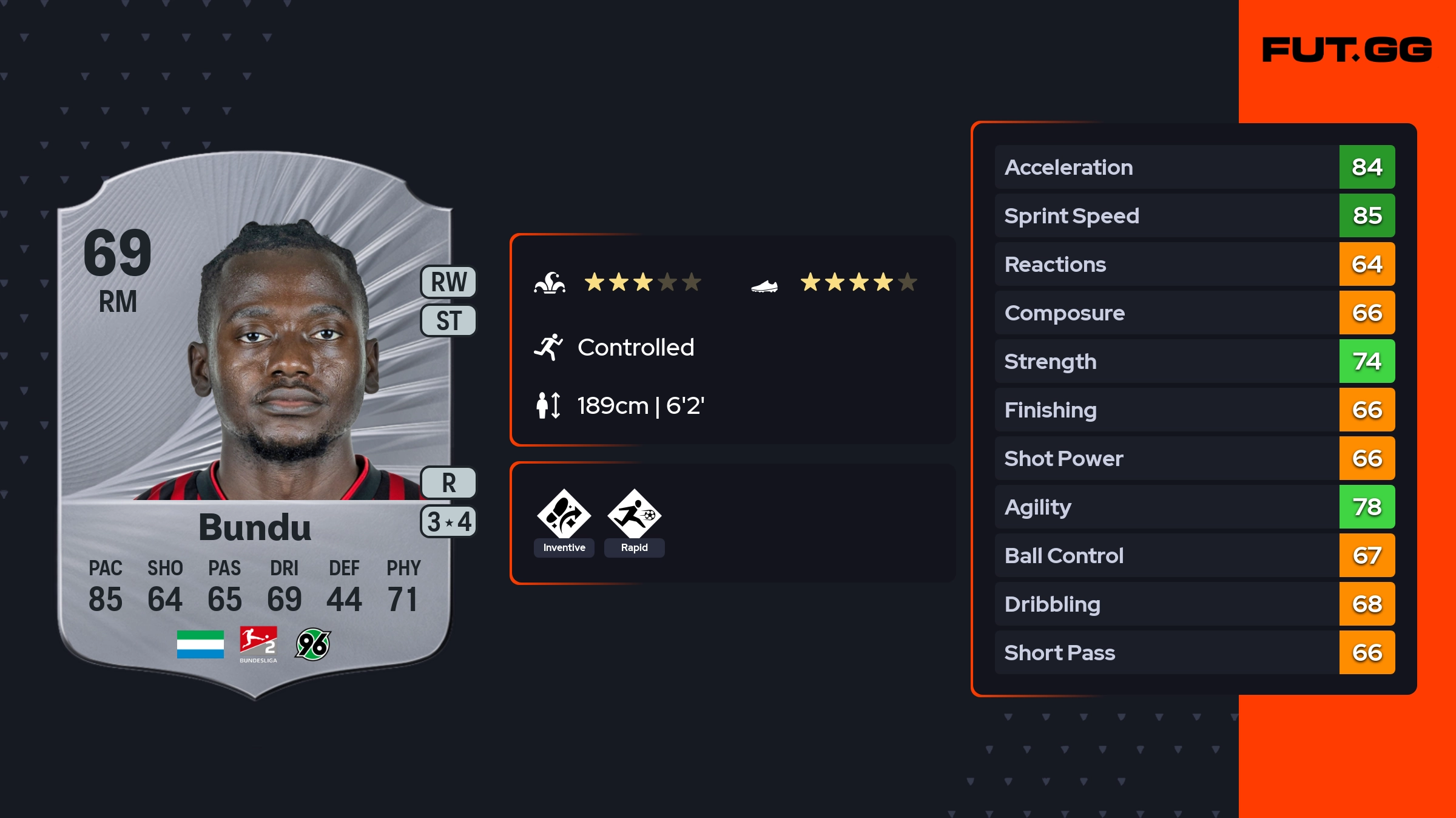This screenshot has height=818, width=1456.
Task: Select the Sprint Speed stat row
Action: (1194, 215)
